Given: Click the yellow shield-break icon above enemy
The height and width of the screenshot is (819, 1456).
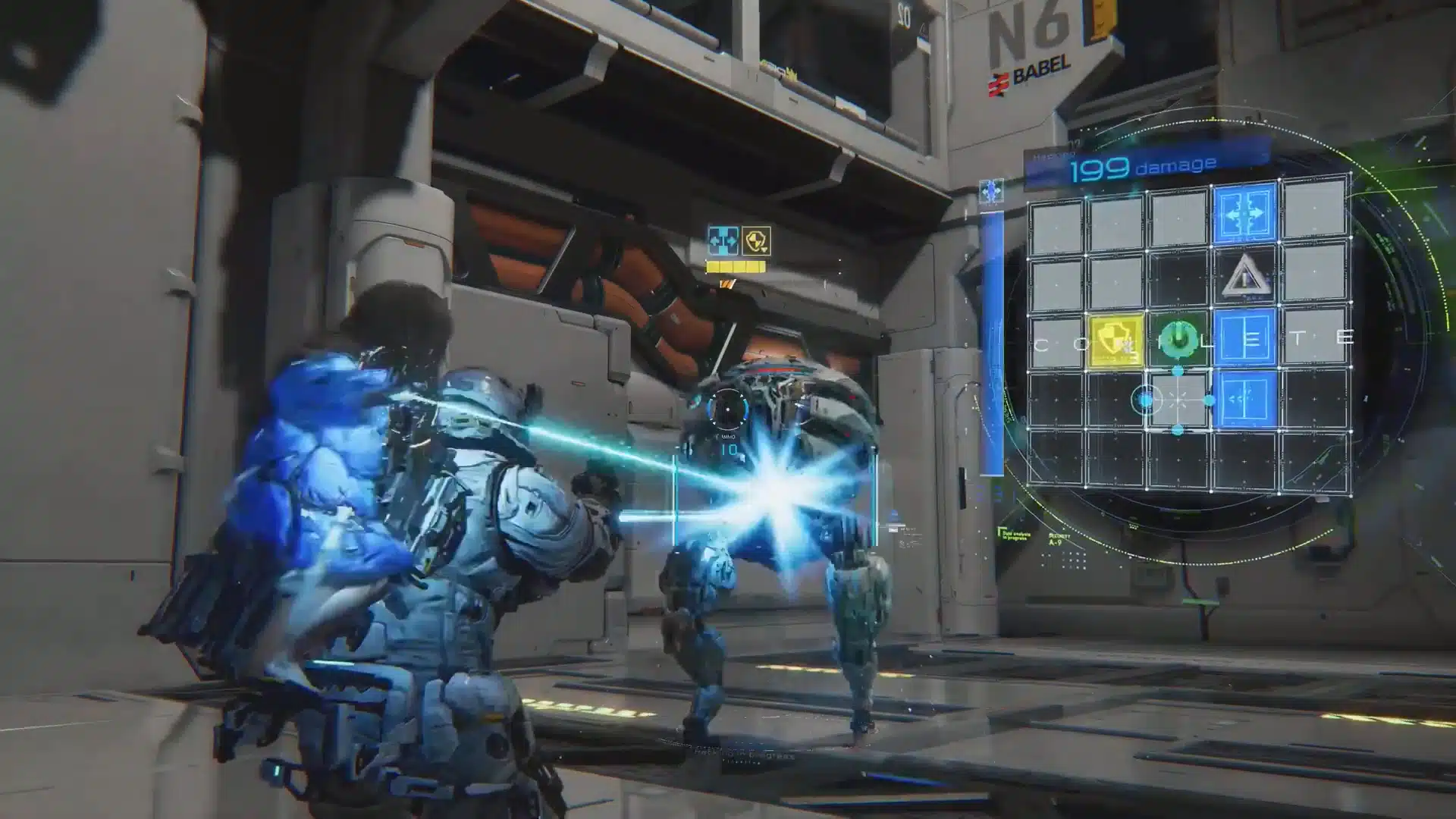Looking at the screenshot, I should [755, 241].
